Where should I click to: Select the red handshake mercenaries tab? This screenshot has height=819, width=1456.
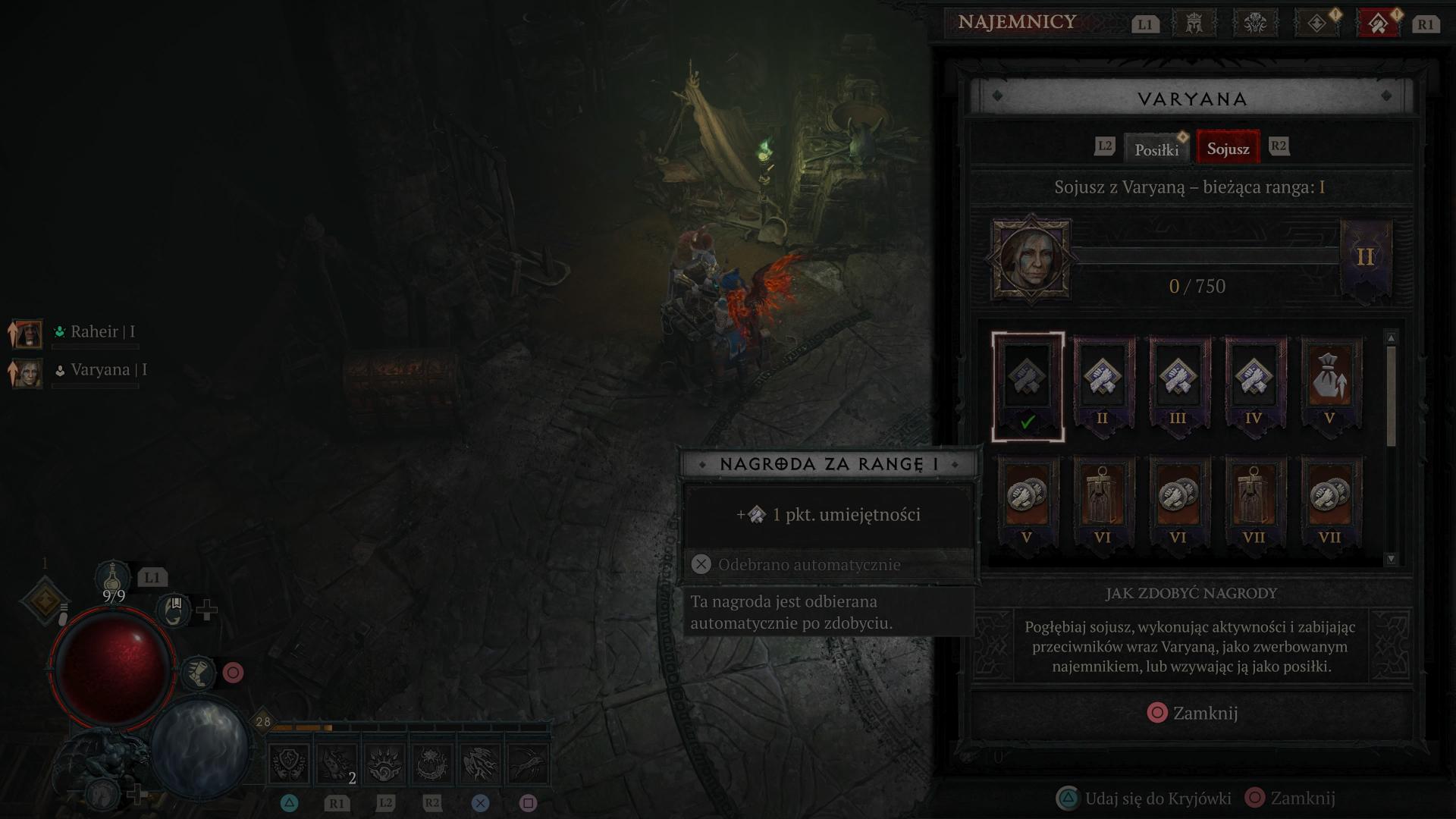(1379, 24)
